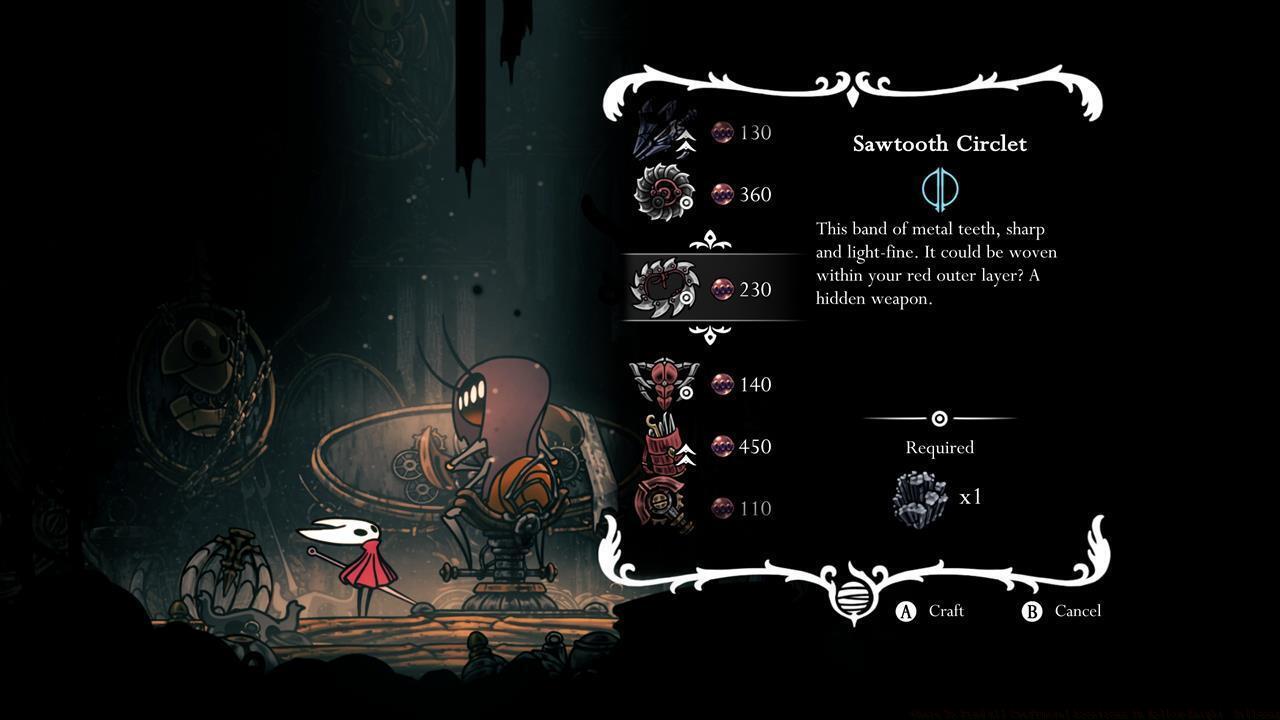The image size is (1280, 720).
Task: Pick the red crest item costing 140
Action: click(703, 384)
